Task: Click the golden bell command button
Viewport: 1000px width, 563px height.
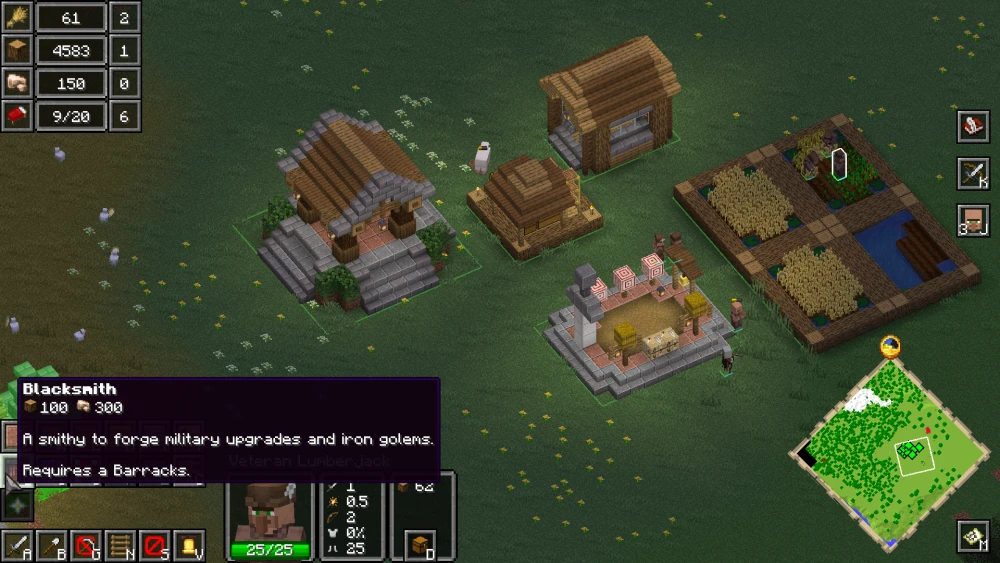Action: [188, 546]
